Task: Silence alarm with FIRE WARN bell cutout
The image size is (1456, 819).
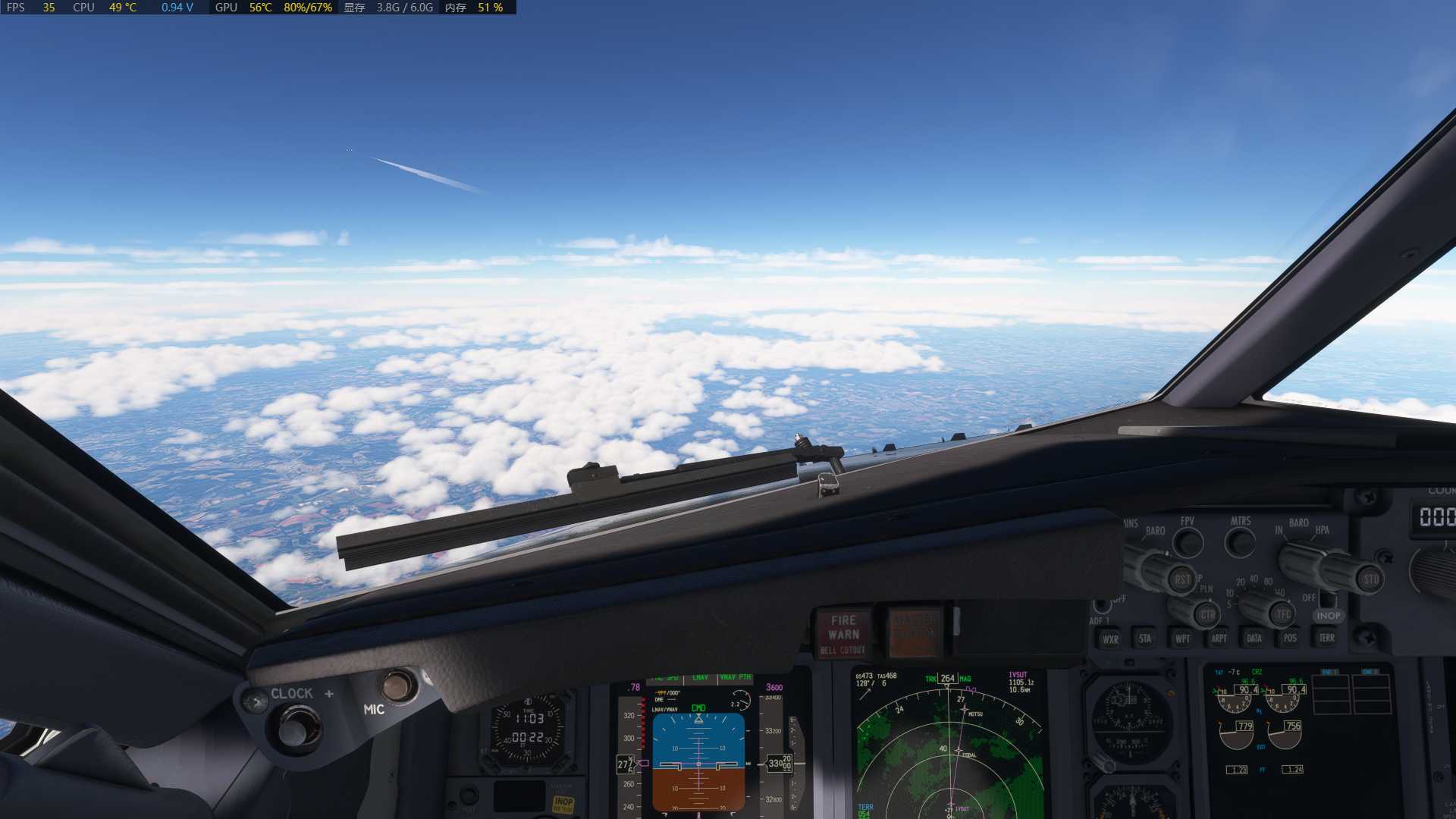Action: (x=843, y=634)
